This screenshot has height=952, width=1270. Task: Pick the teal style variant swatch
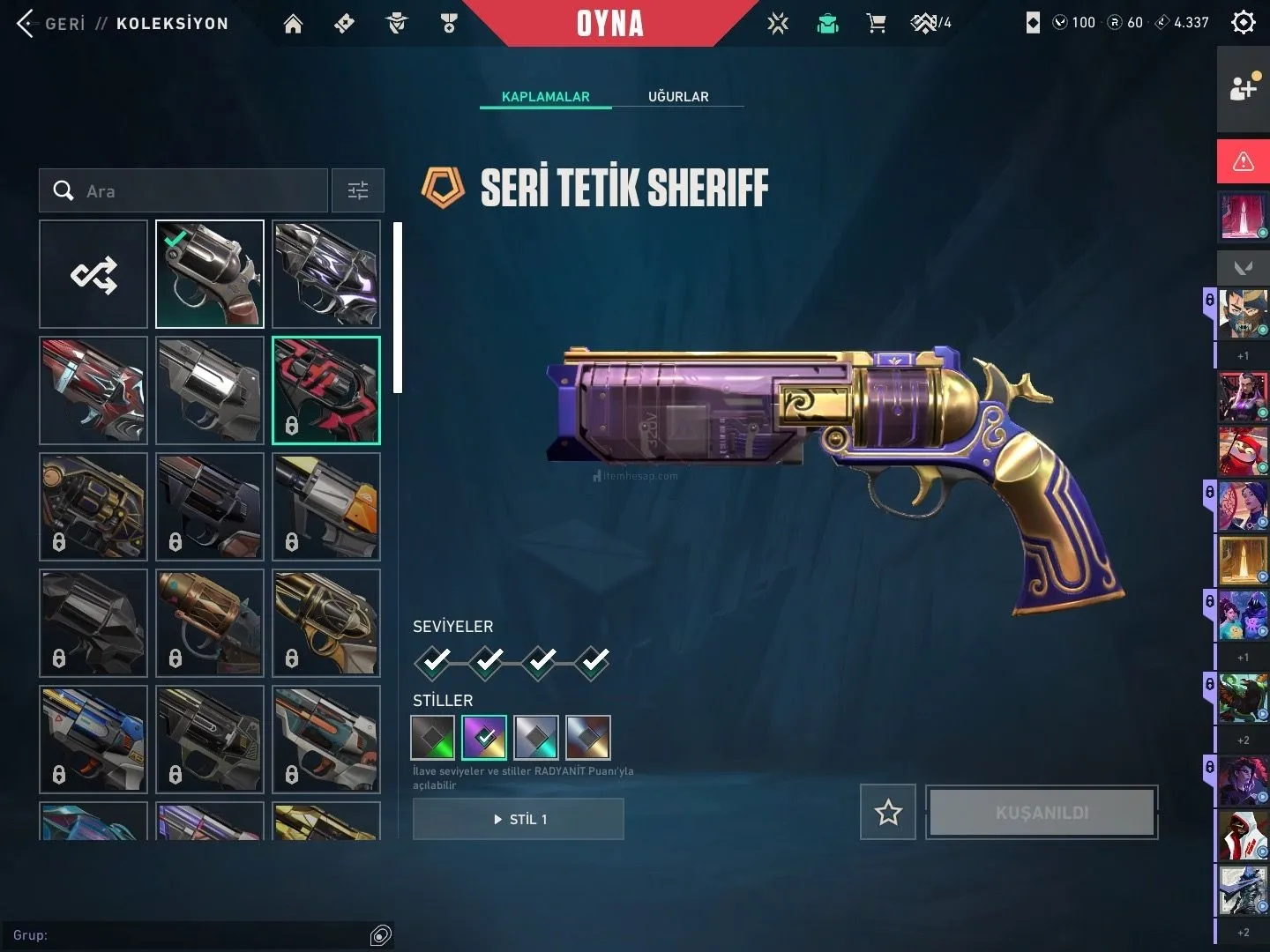536,737
